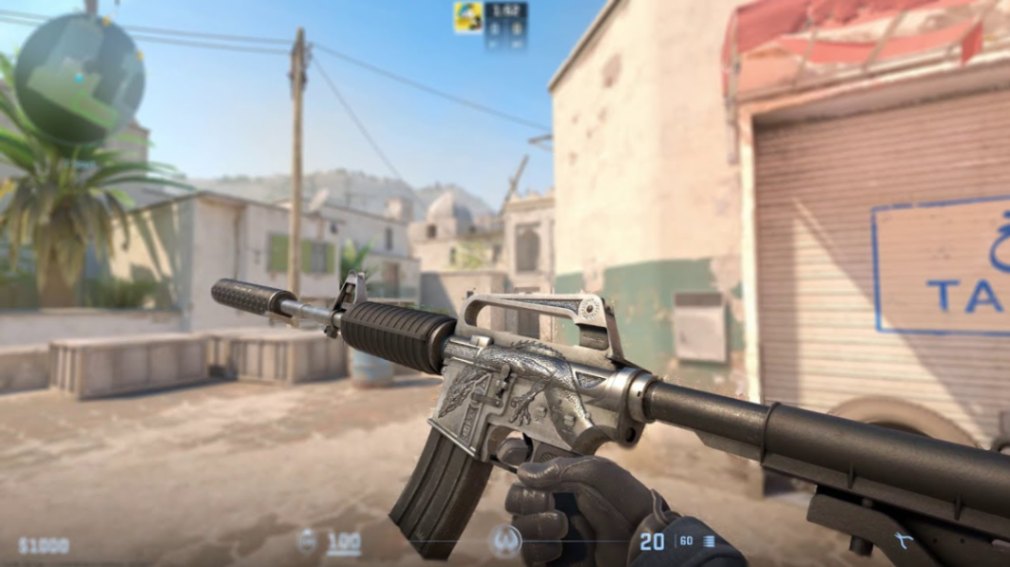Click the circular radar minimap
Viewport: 1010px width, 567px height.
tap(80, 77)
